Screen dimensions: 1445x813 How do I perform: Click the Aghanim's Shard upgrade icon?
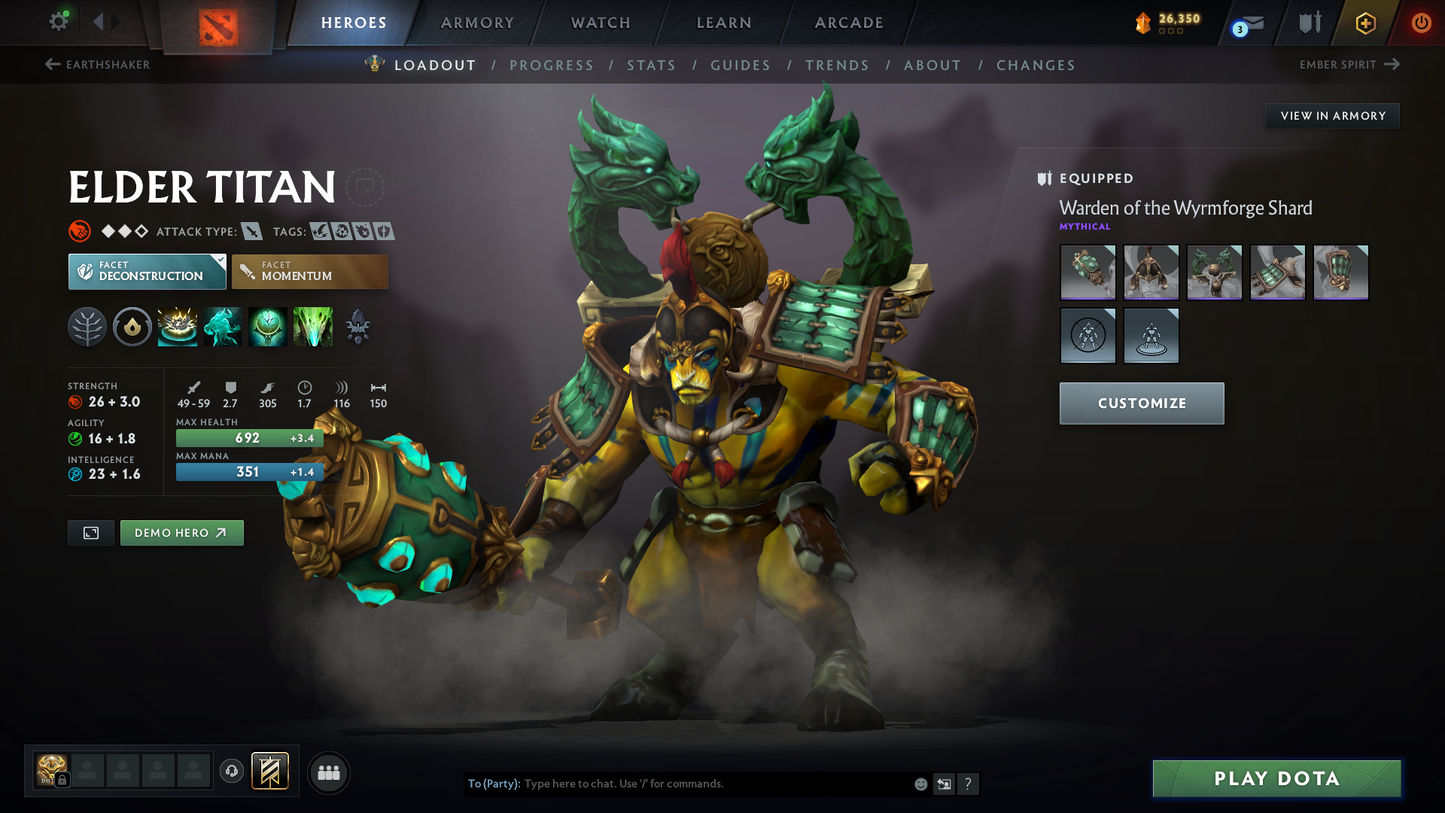357,327
